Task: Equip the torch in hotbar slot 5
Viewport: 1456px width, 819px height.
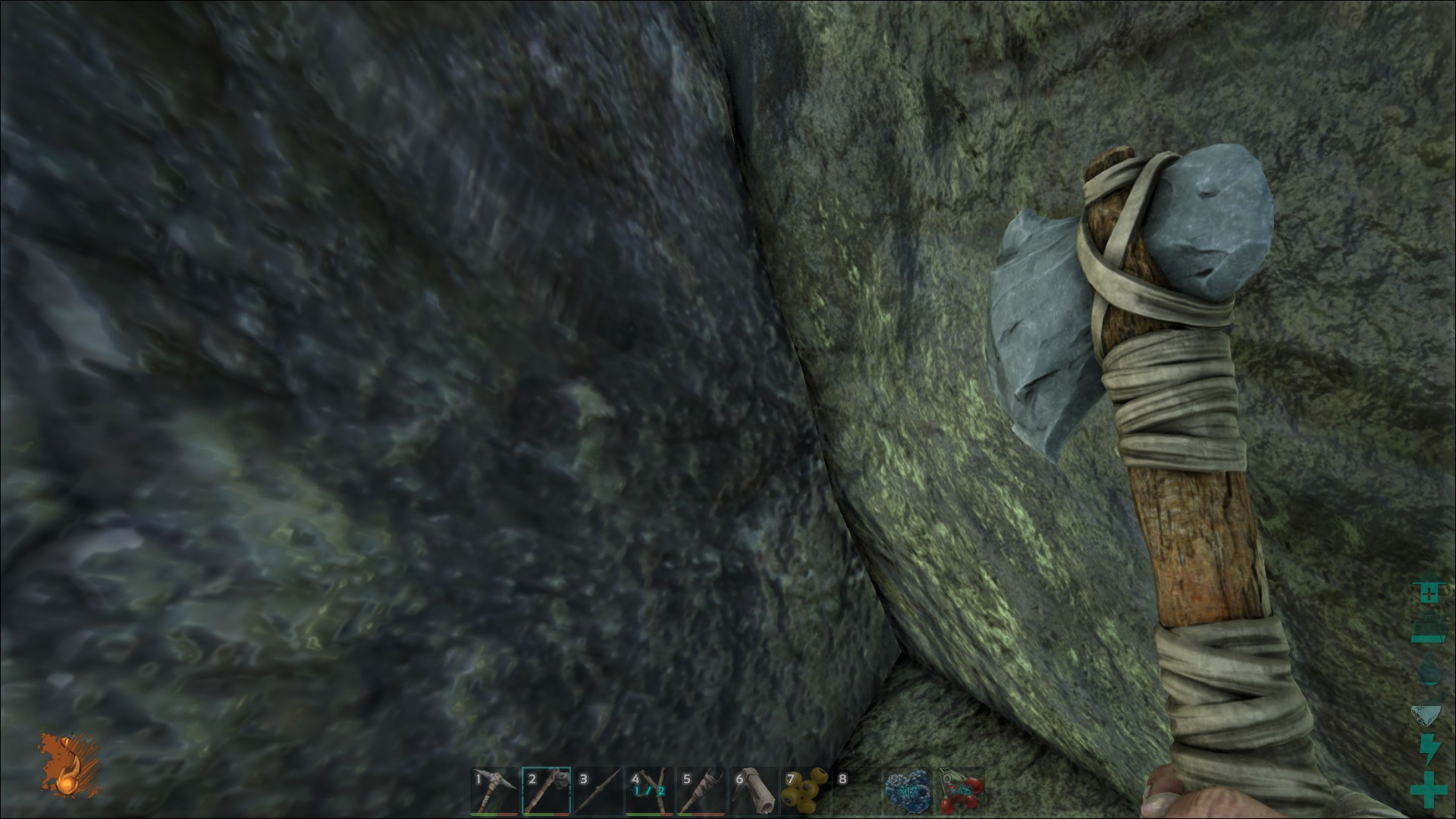Action: tap(701, 792)
